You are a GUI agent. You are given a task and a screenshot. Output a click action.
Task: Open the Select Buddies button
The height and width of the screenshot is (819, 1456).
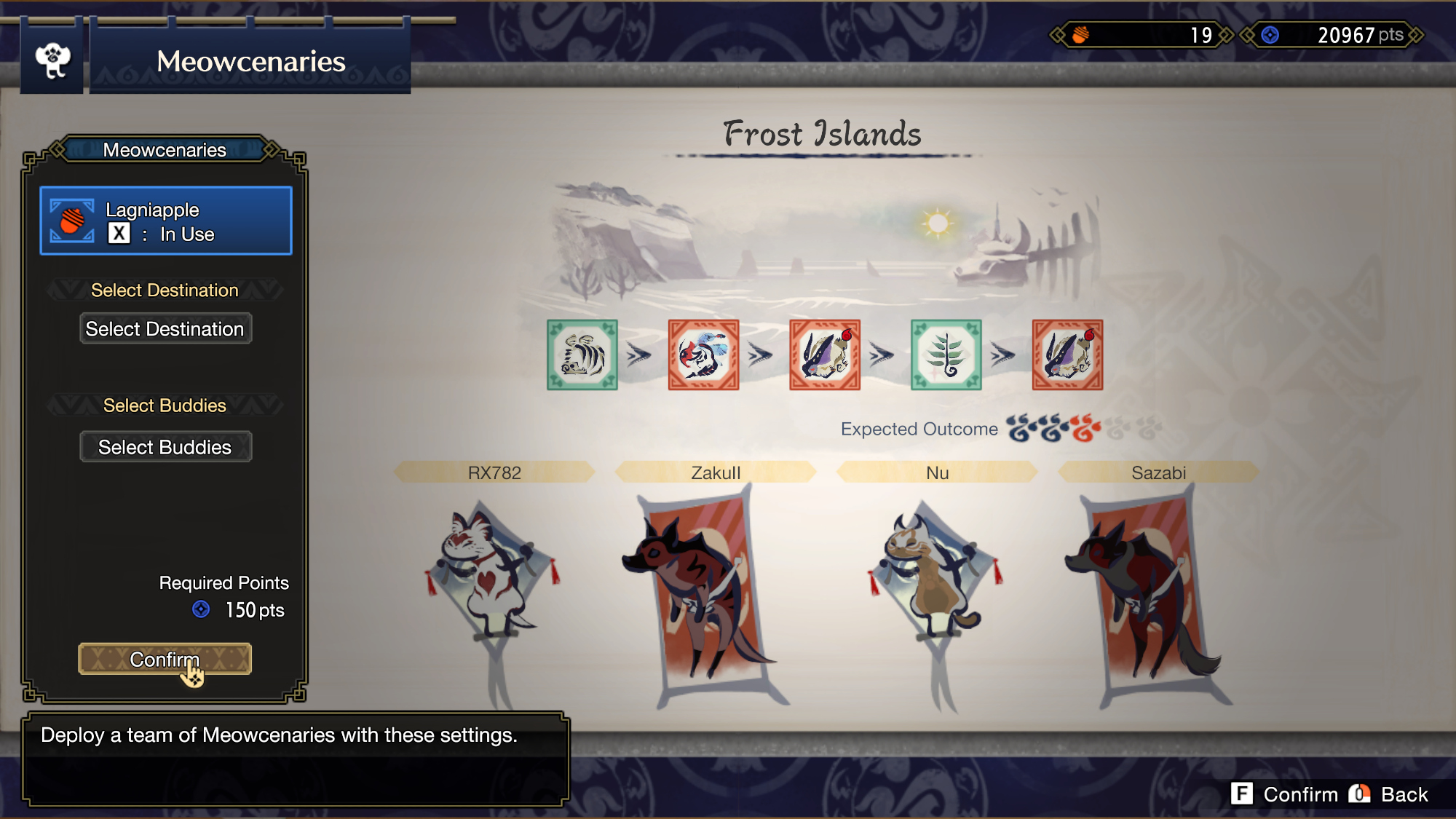coord(165,447)
